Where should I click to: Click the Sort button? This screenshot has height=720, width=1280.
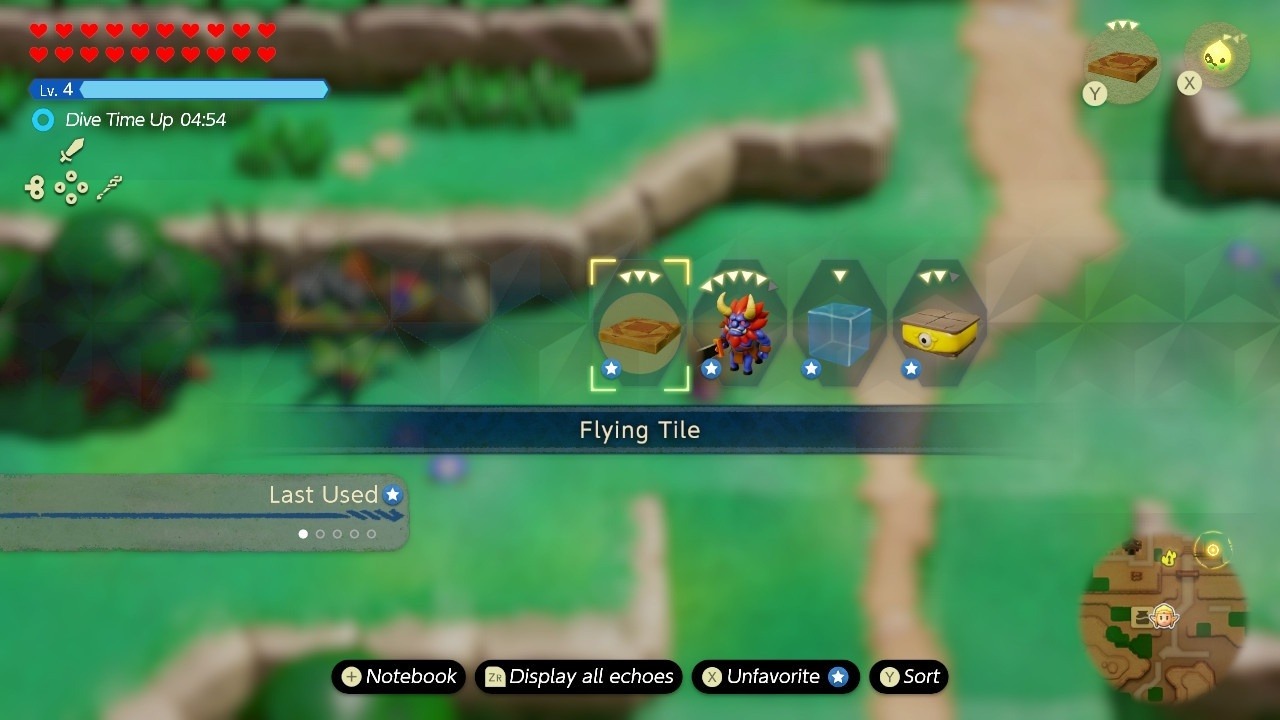coord(908,677)
